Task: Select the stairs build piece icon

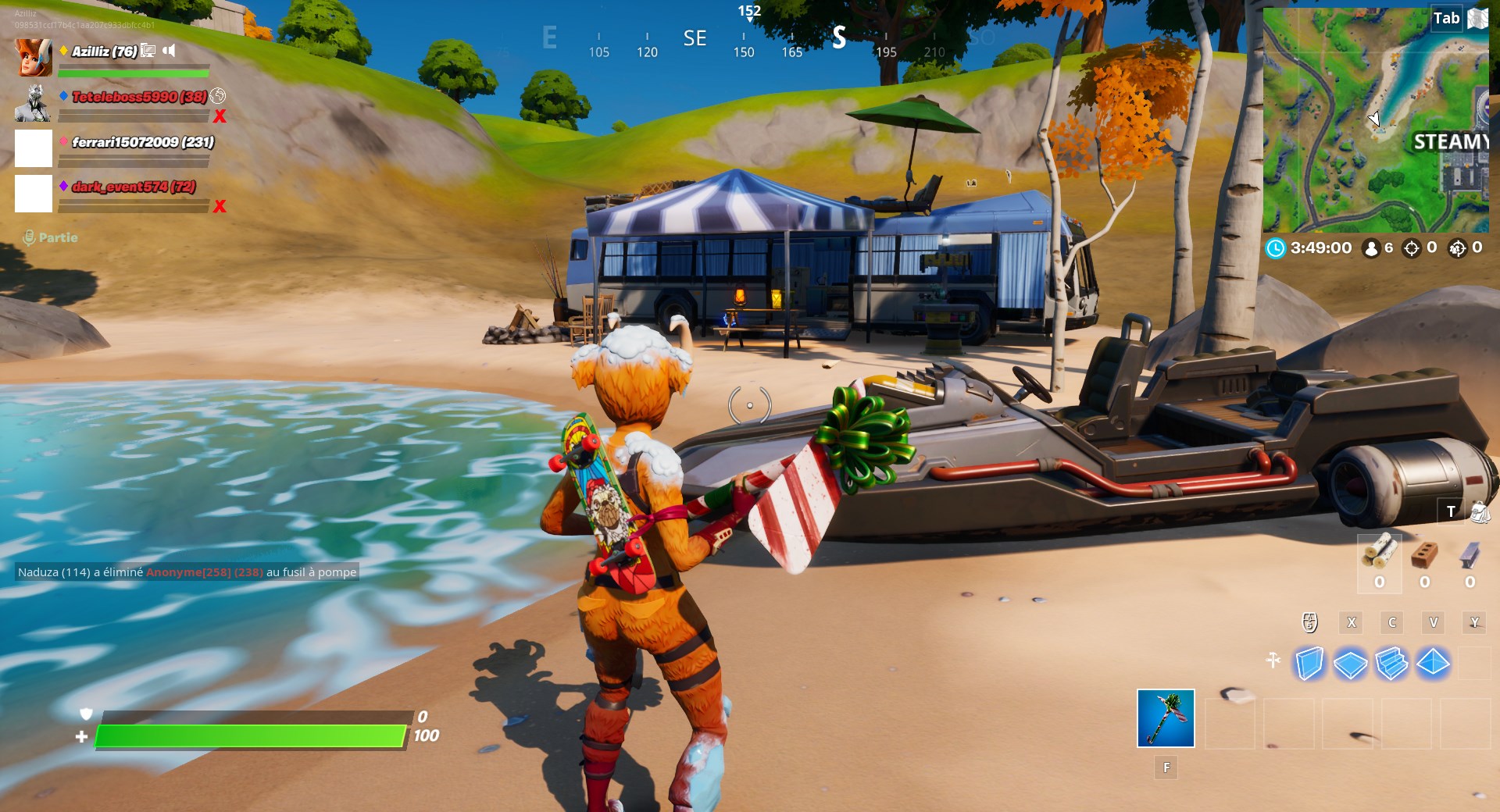Action: [x=1391, y=662]
